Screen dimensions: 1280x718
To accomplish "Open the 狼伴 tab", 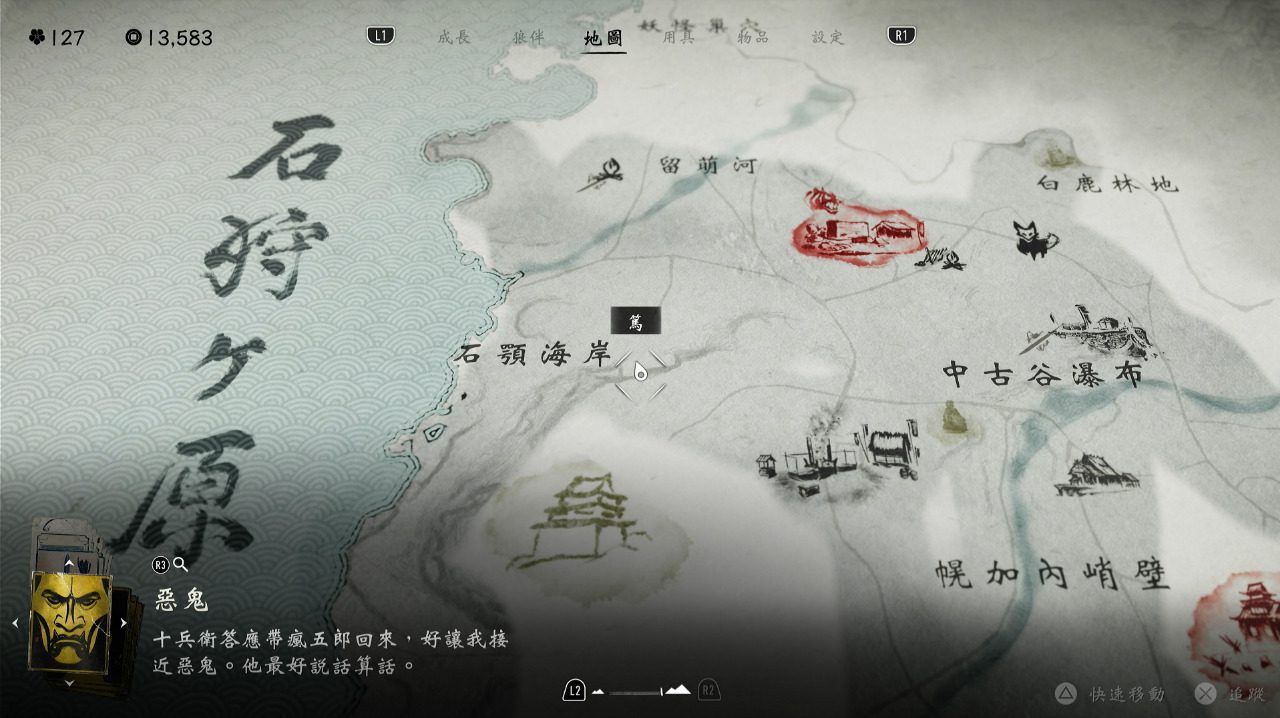I will pos(528,38).
